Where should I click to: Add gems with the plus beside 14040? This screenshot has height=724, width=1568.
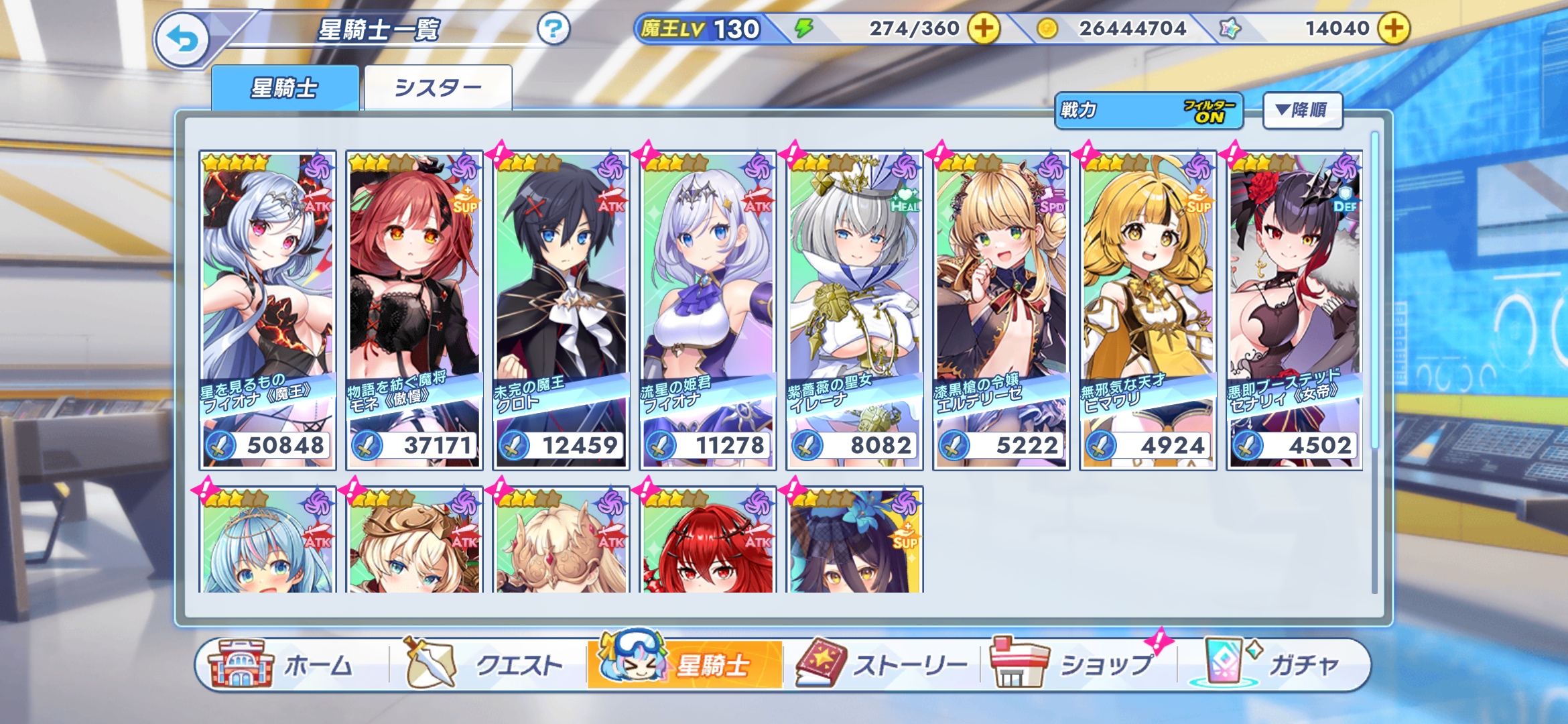click(1394, 29)
